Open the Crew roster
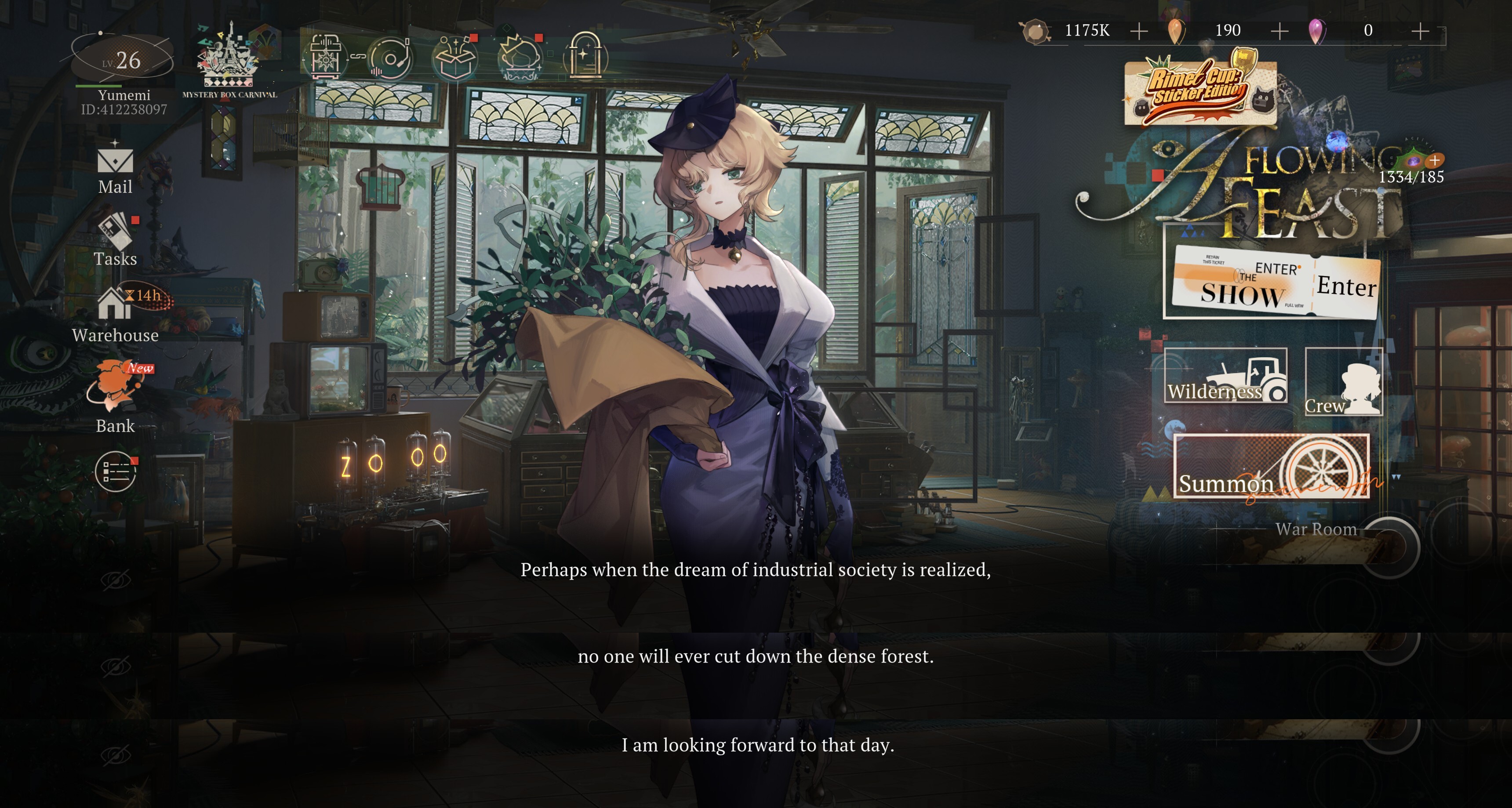Viewport: 1512px width, 808px height. click(1344, 382)
